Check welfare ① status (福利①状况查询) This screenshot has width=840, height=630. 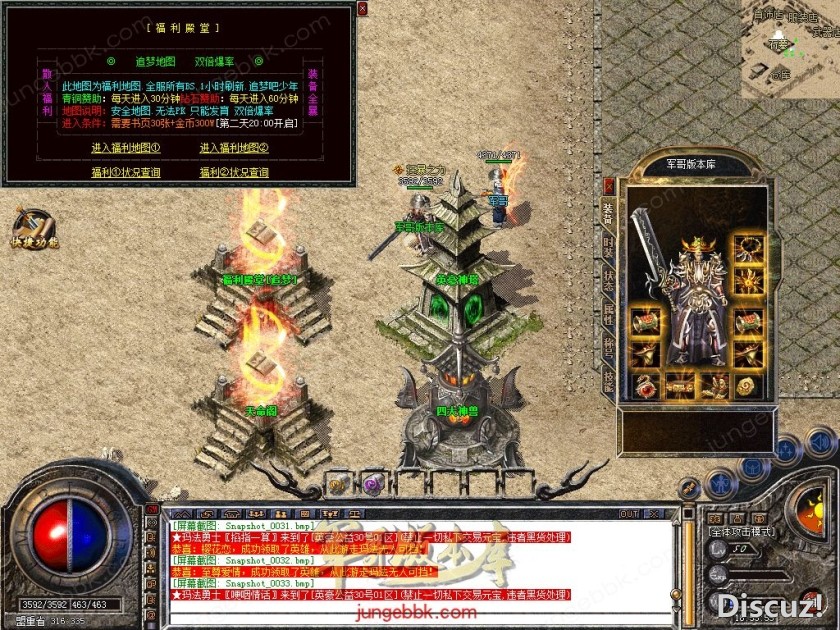point(126,172)
